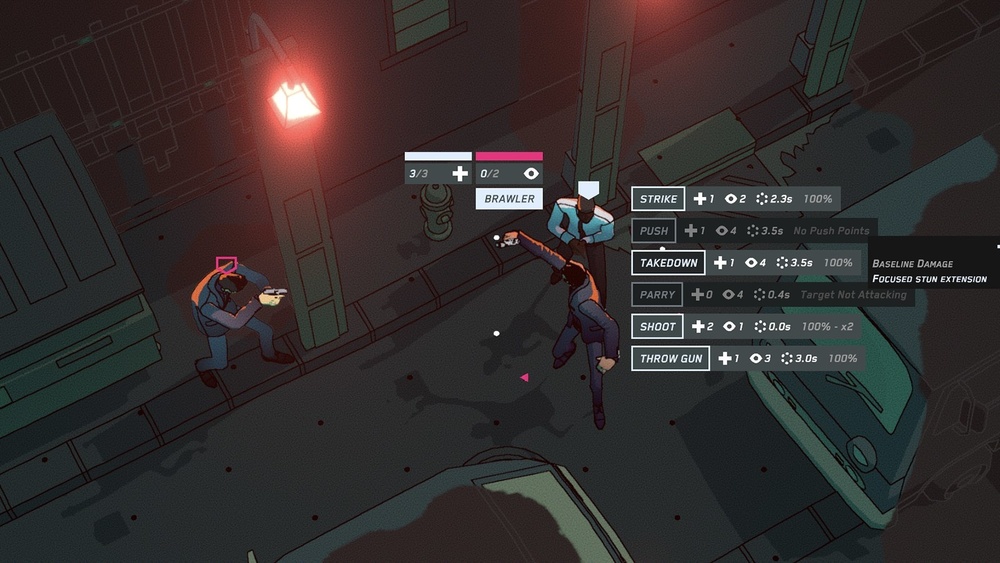Click the Brawler enemy label
The image size is (1000, 563).
(x=509, y=199)
